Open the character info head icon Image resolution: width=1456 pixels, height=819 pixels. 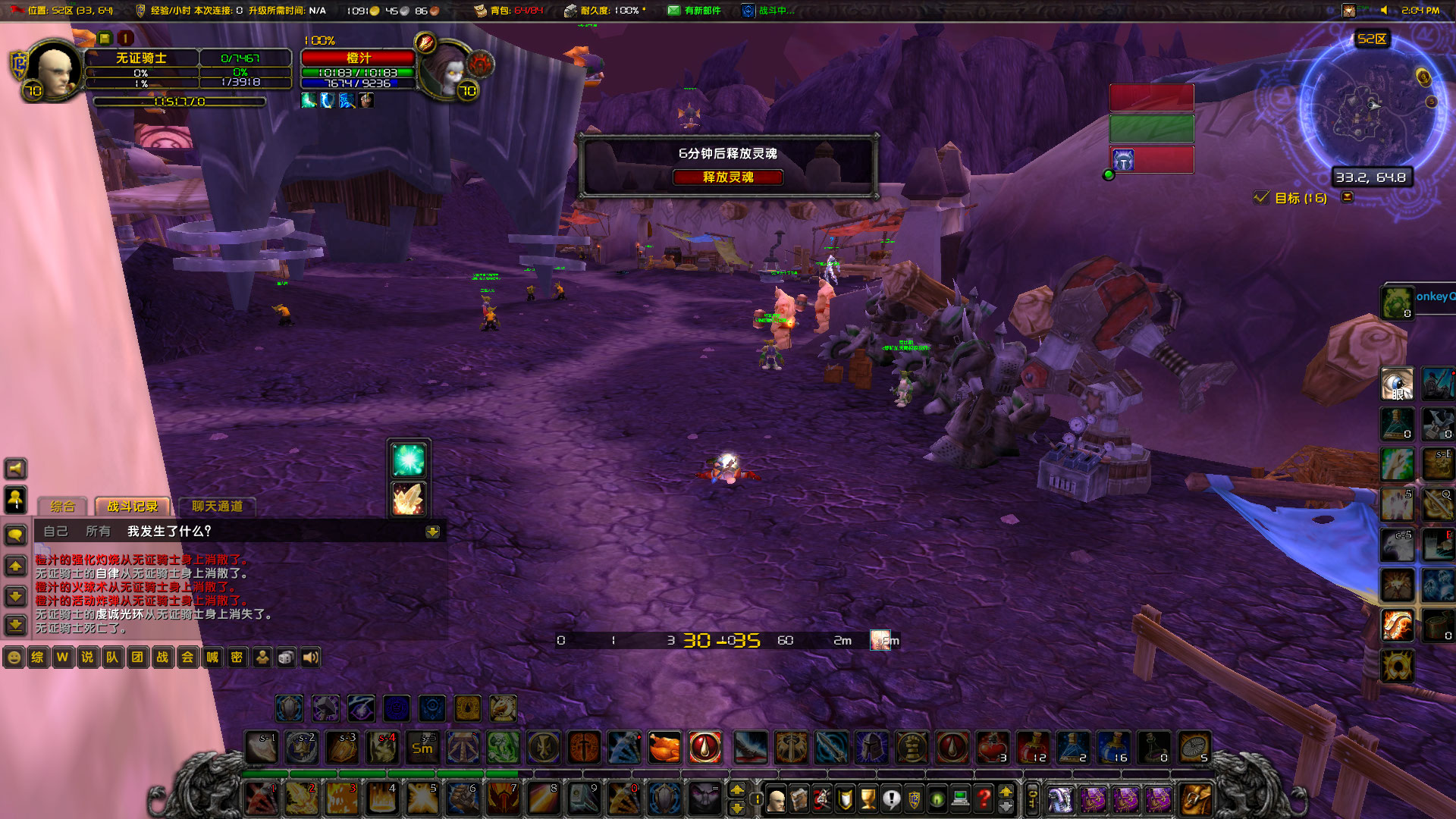[x=776, y=799]
